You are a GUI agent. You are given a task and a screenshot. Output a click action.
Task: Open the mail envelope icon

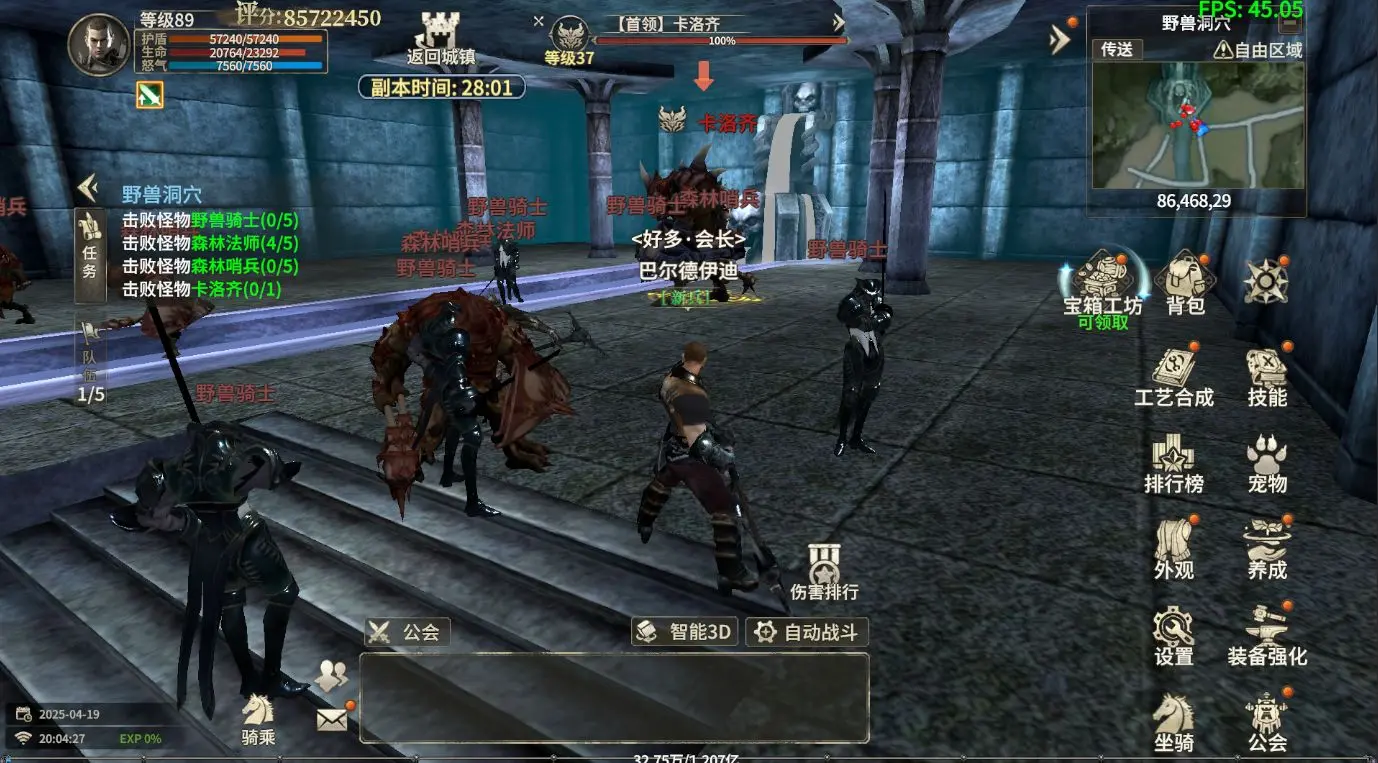pos(332,718)
